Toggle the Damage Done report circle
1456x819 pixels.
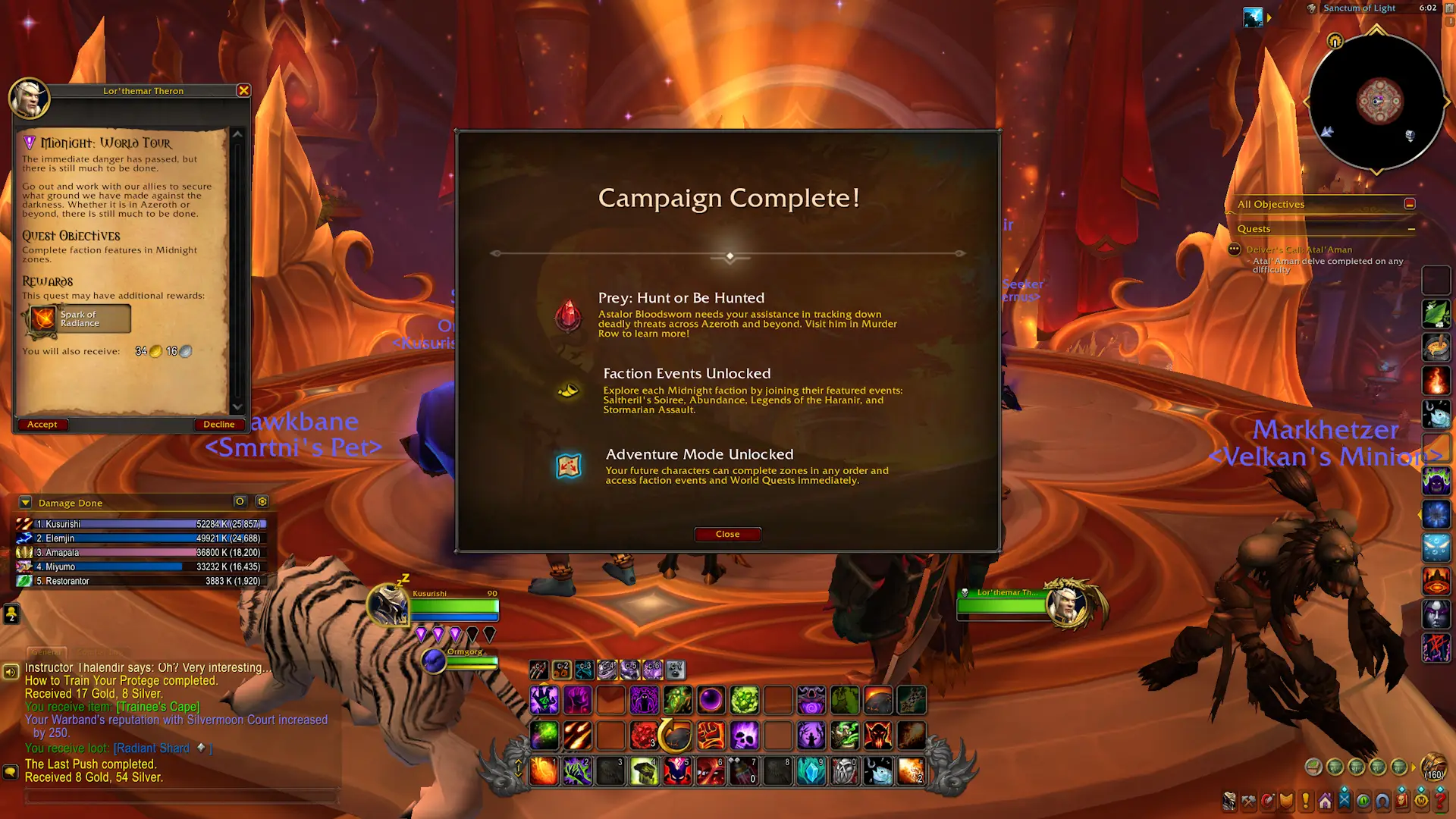click(240, 501)
